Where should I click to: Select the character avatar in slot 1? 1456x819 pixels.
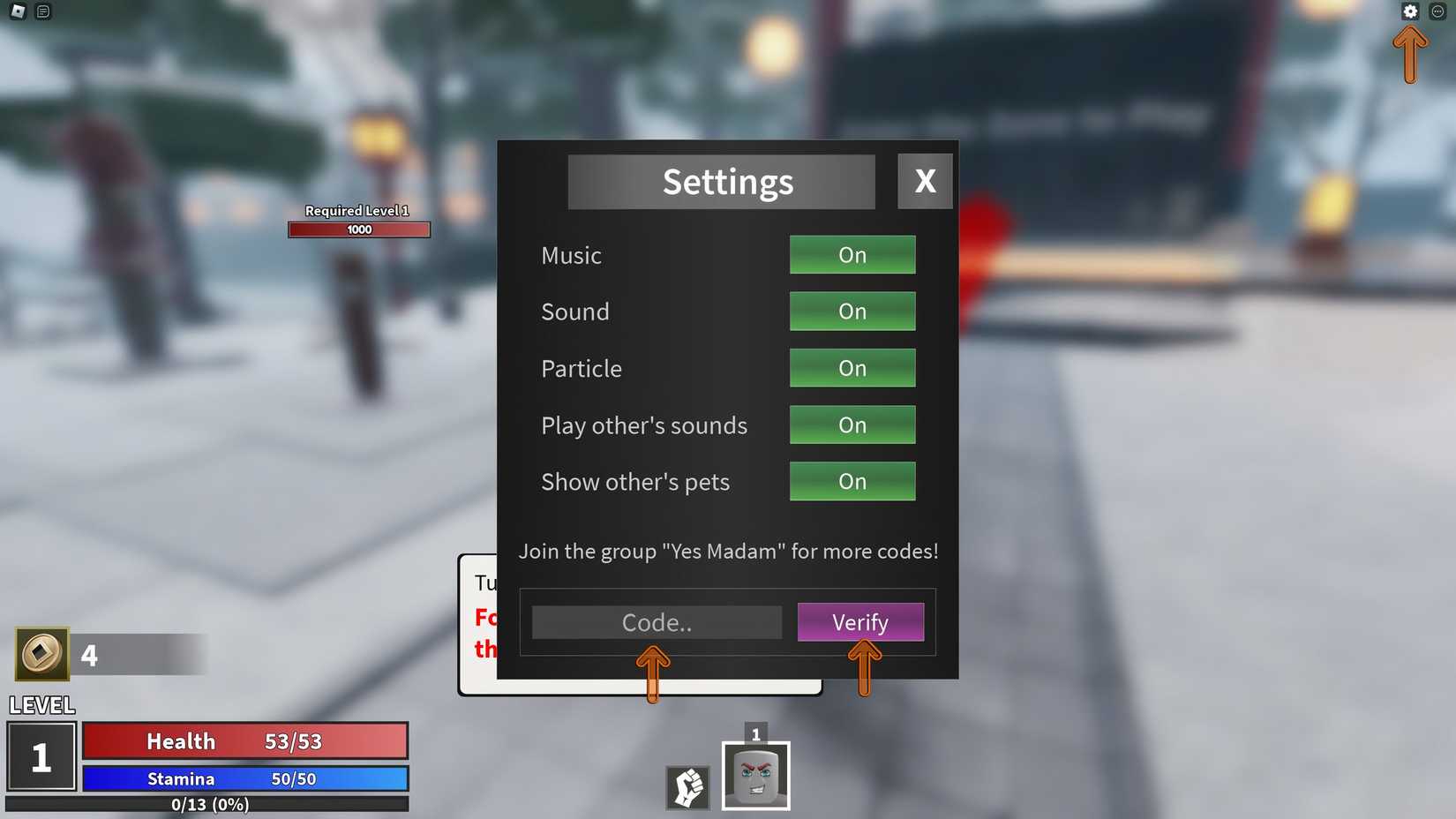[756, 776]
